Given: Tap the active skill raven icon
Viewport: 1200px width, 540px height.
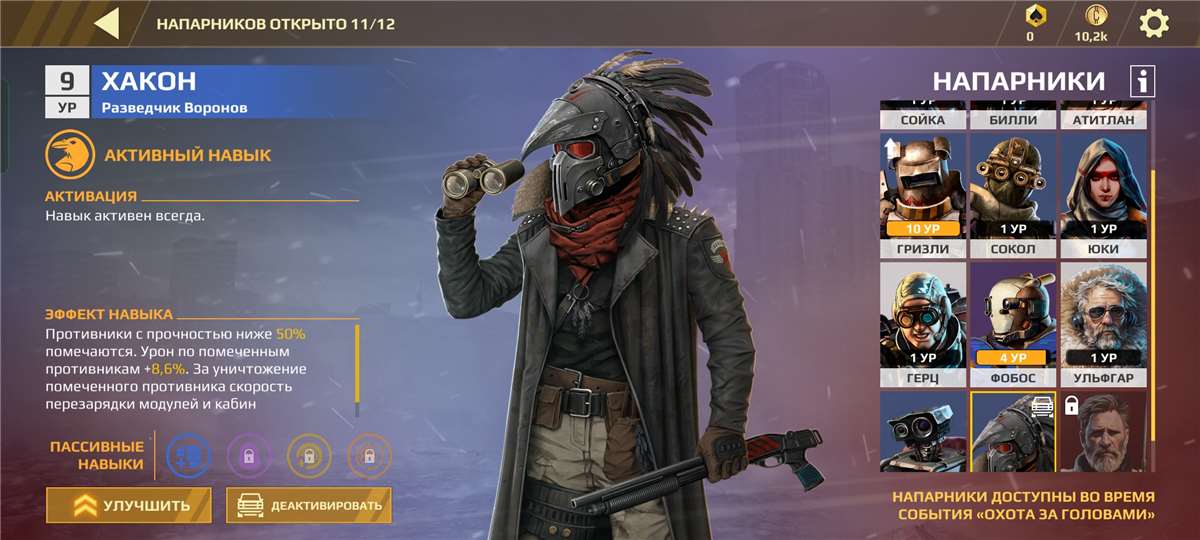Looking at the screenshot, I should (66, 156).
